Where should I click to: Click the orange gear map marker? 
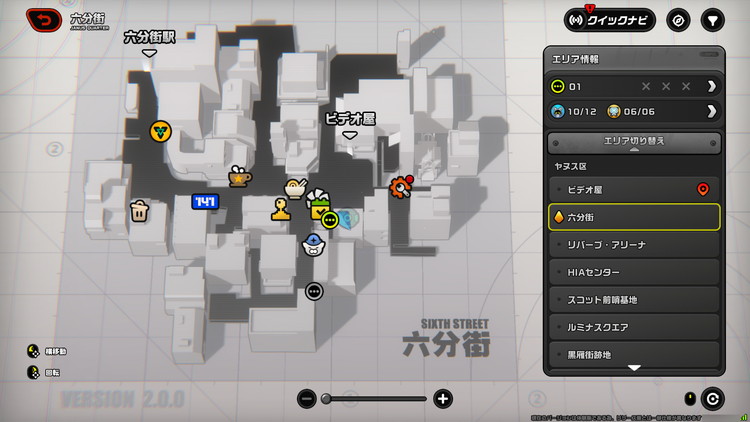(x=402, y=185)
